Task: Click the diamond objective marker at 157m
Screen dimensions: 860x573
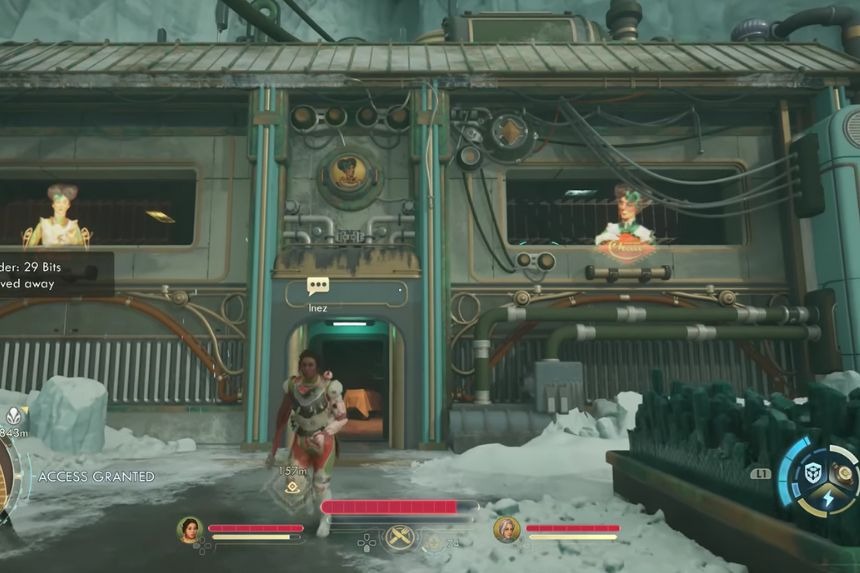Action: (292, 487)
